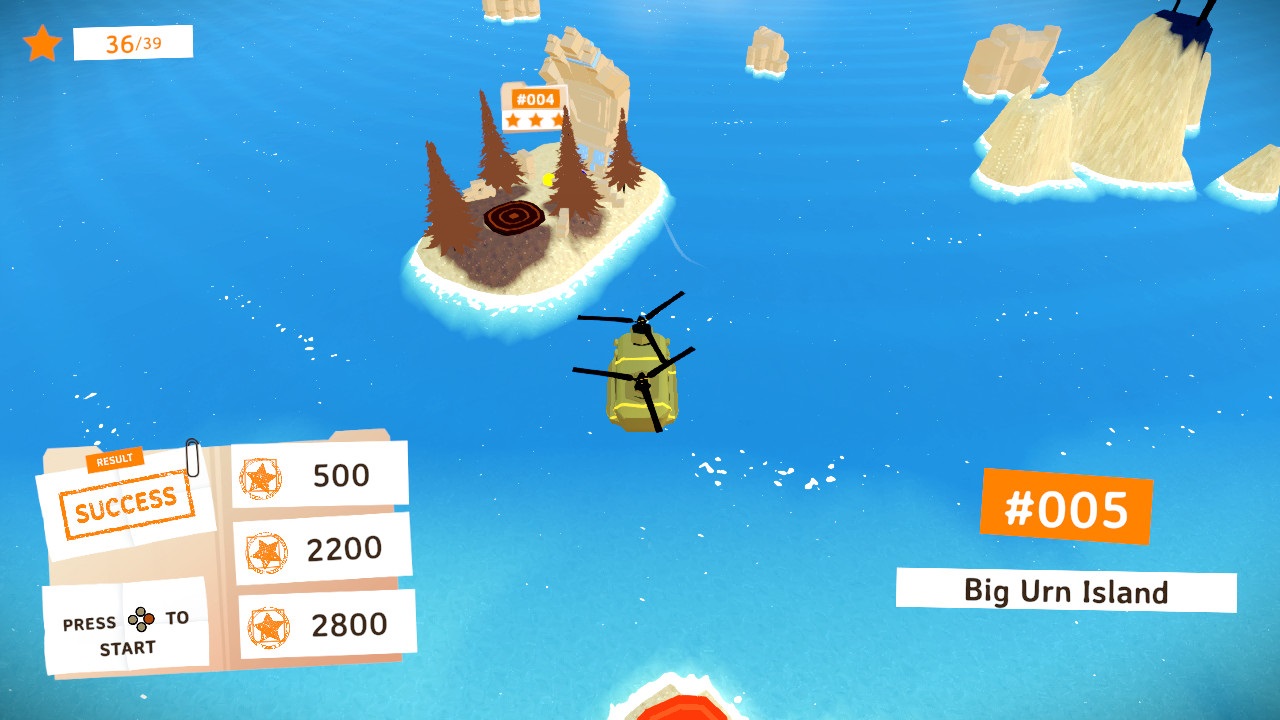1280x720 pixels.
Task: Click the third star on the #004 sign
Action: click(557, 118)
